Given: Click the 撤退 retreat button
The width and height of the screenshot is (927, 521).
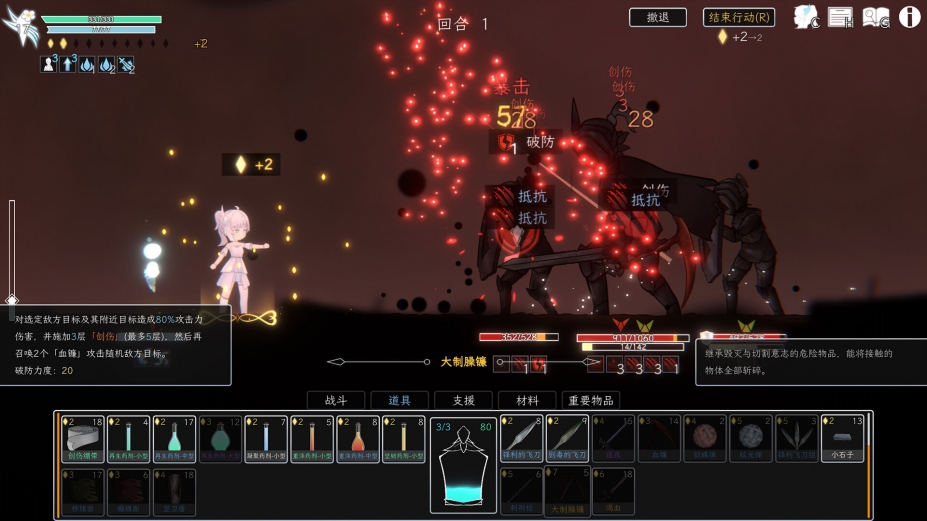Looking at the screenshot, I should pyautogui.click(x=657, y=17).
